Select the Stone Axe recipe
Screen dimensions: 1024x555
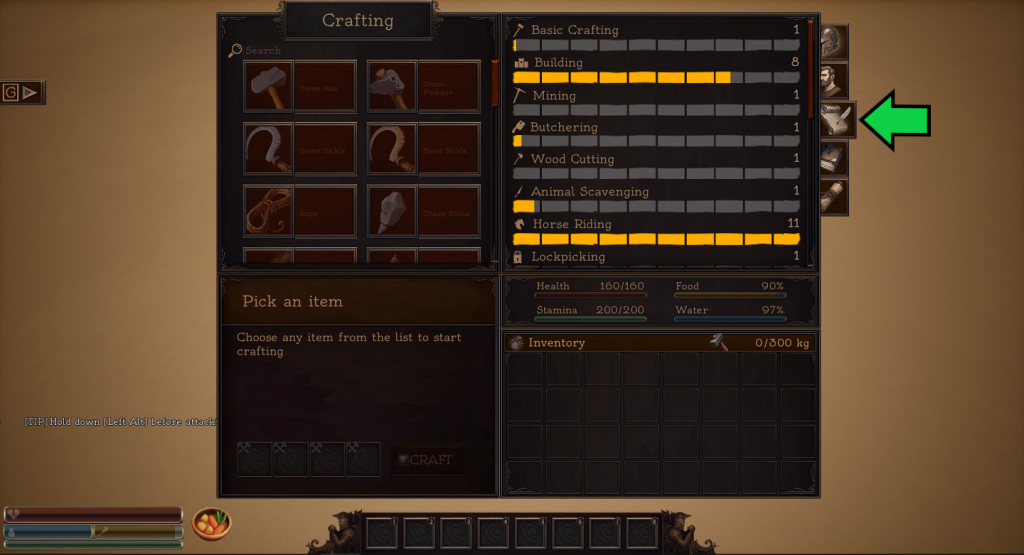coord(299,87)
